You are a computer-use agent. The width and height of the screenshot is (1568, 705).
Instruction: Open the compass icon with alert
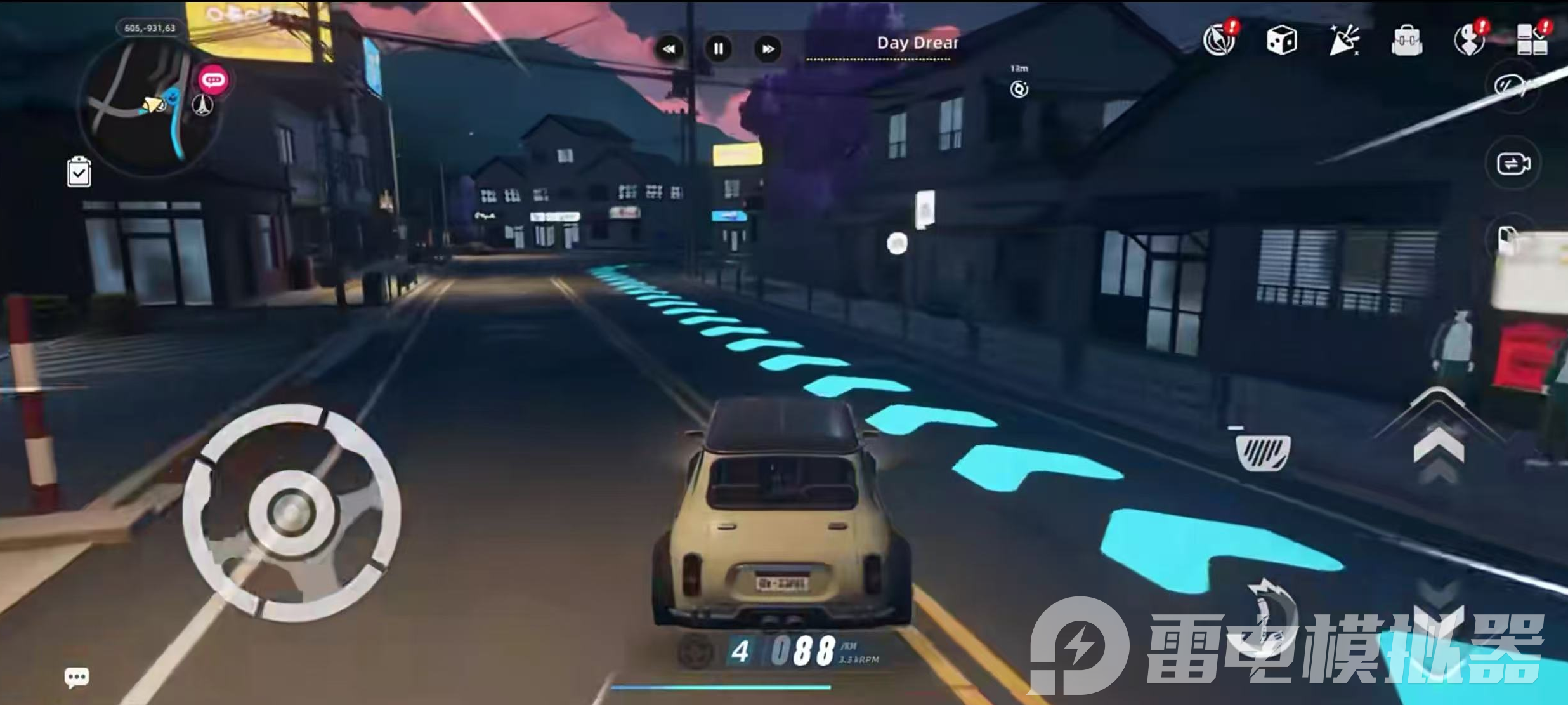point(1219,41)
